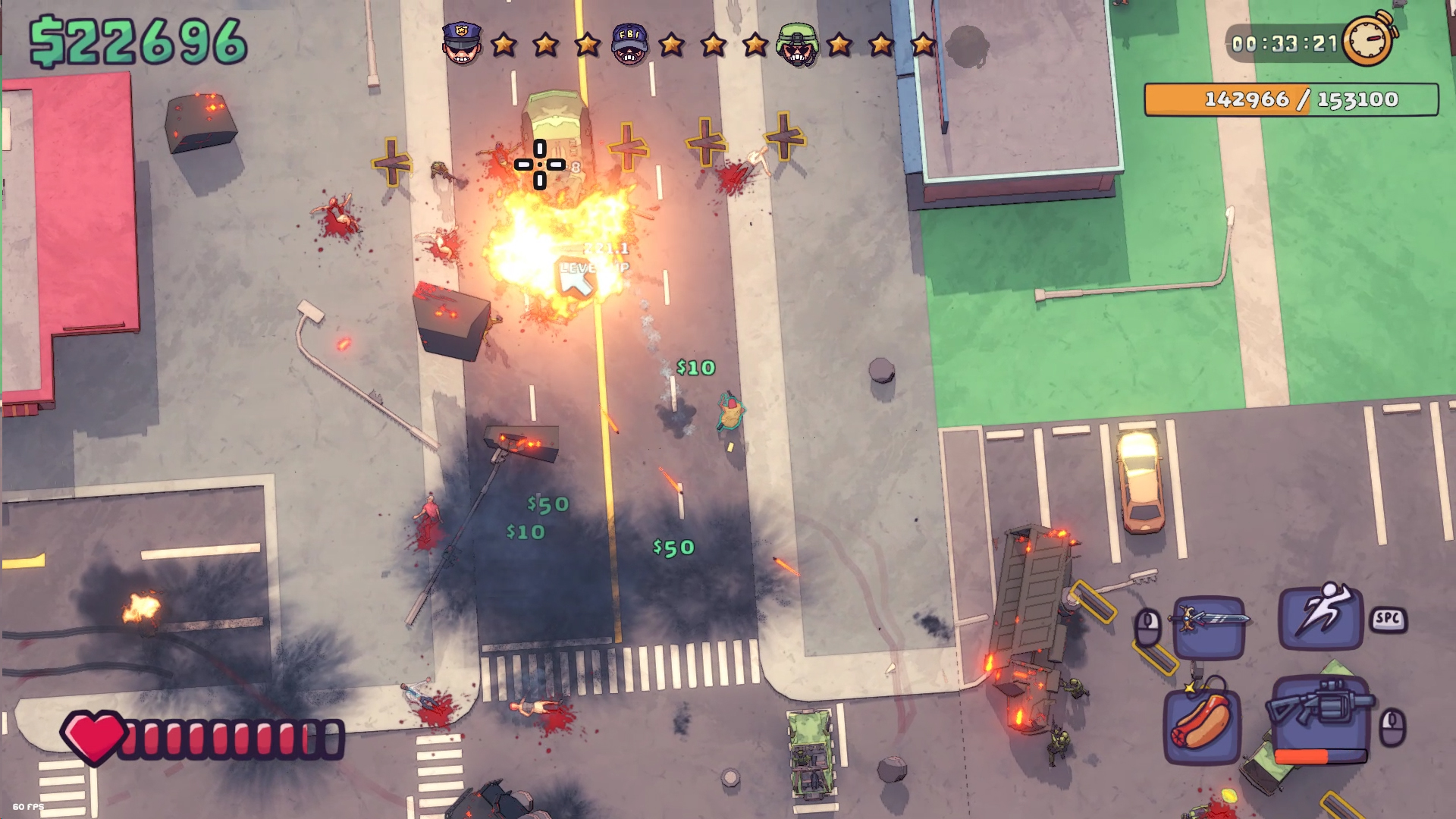
Task: Activate the dash sprint ability icon
Action: 1320,617
